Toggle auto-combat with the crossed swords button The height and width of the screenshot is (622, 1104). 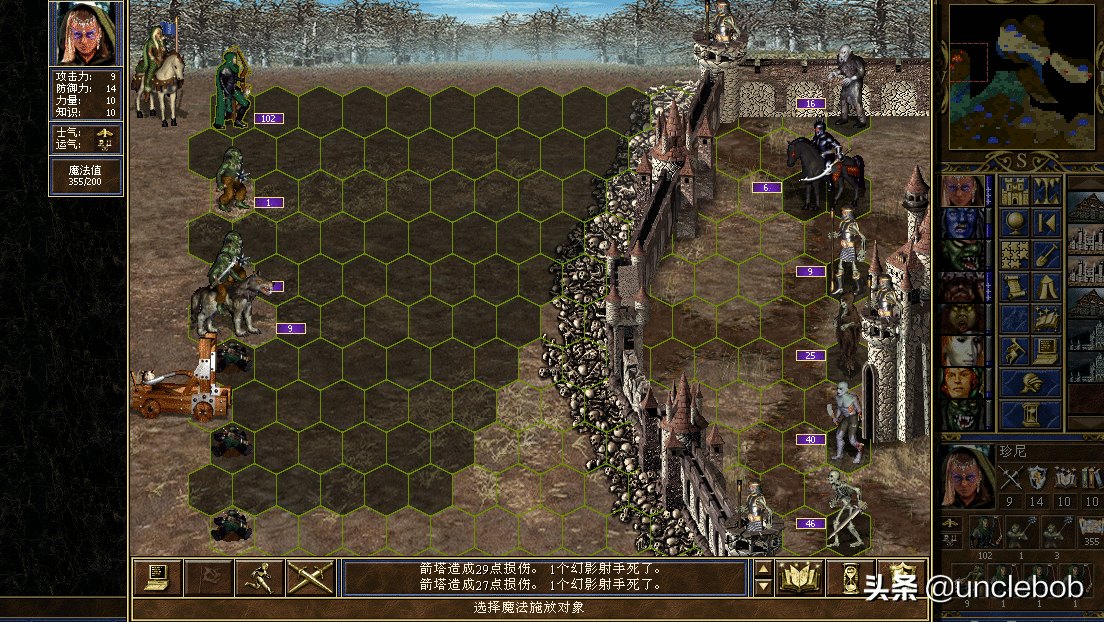(310, 577)
